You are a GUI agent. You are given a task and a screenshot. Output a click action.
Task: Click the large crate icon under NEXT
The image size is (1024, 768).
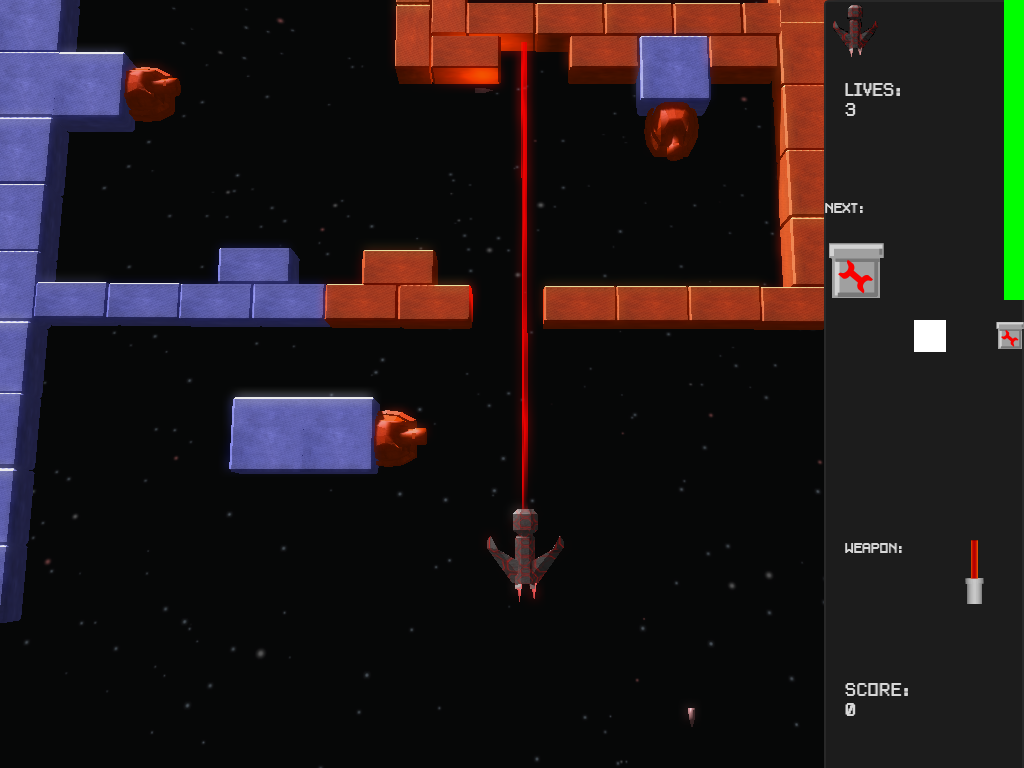tap(856, 271)
